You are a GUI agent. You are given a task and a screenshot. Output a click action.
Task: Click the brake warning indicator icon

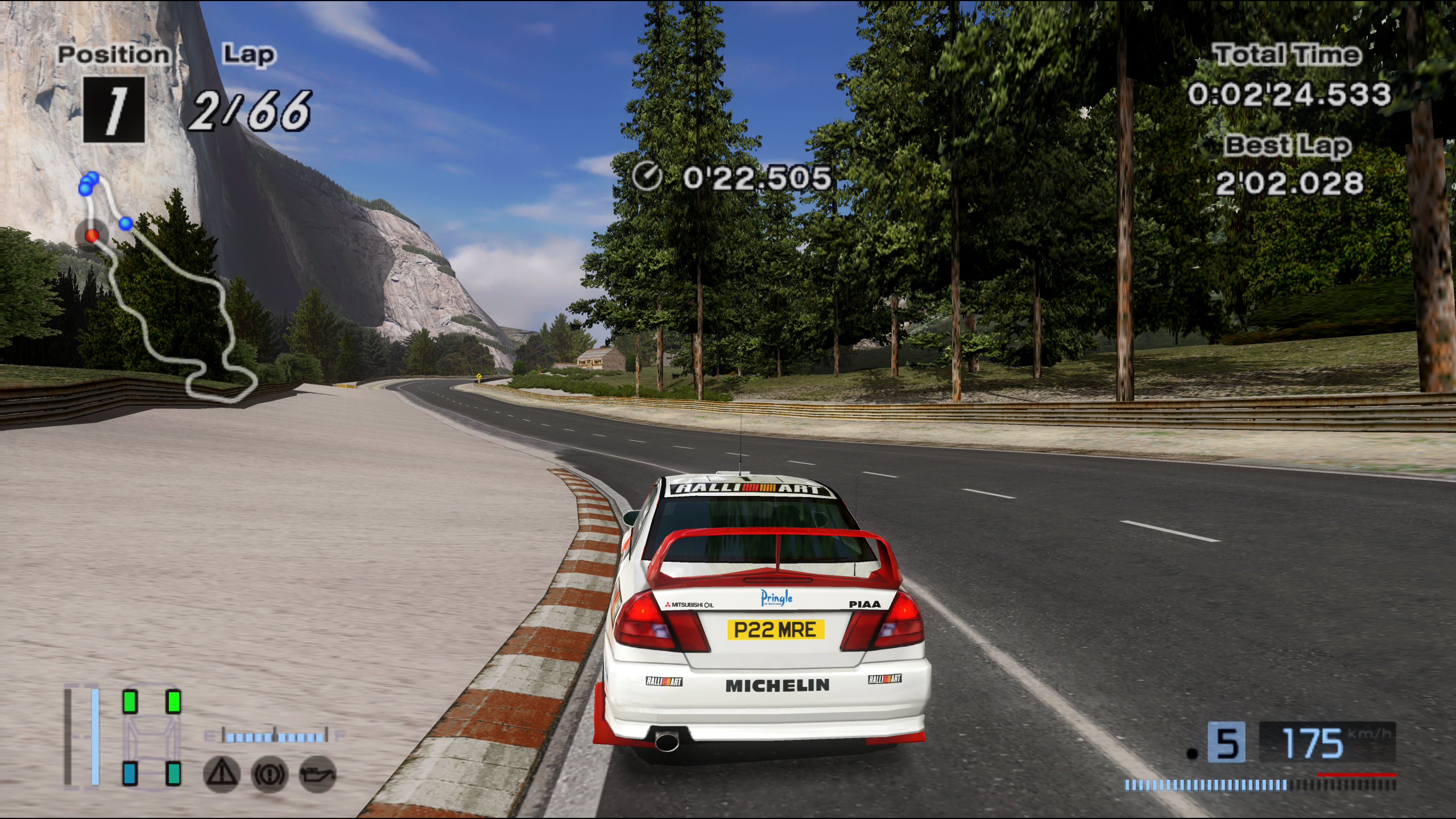(x=270, y=773)
